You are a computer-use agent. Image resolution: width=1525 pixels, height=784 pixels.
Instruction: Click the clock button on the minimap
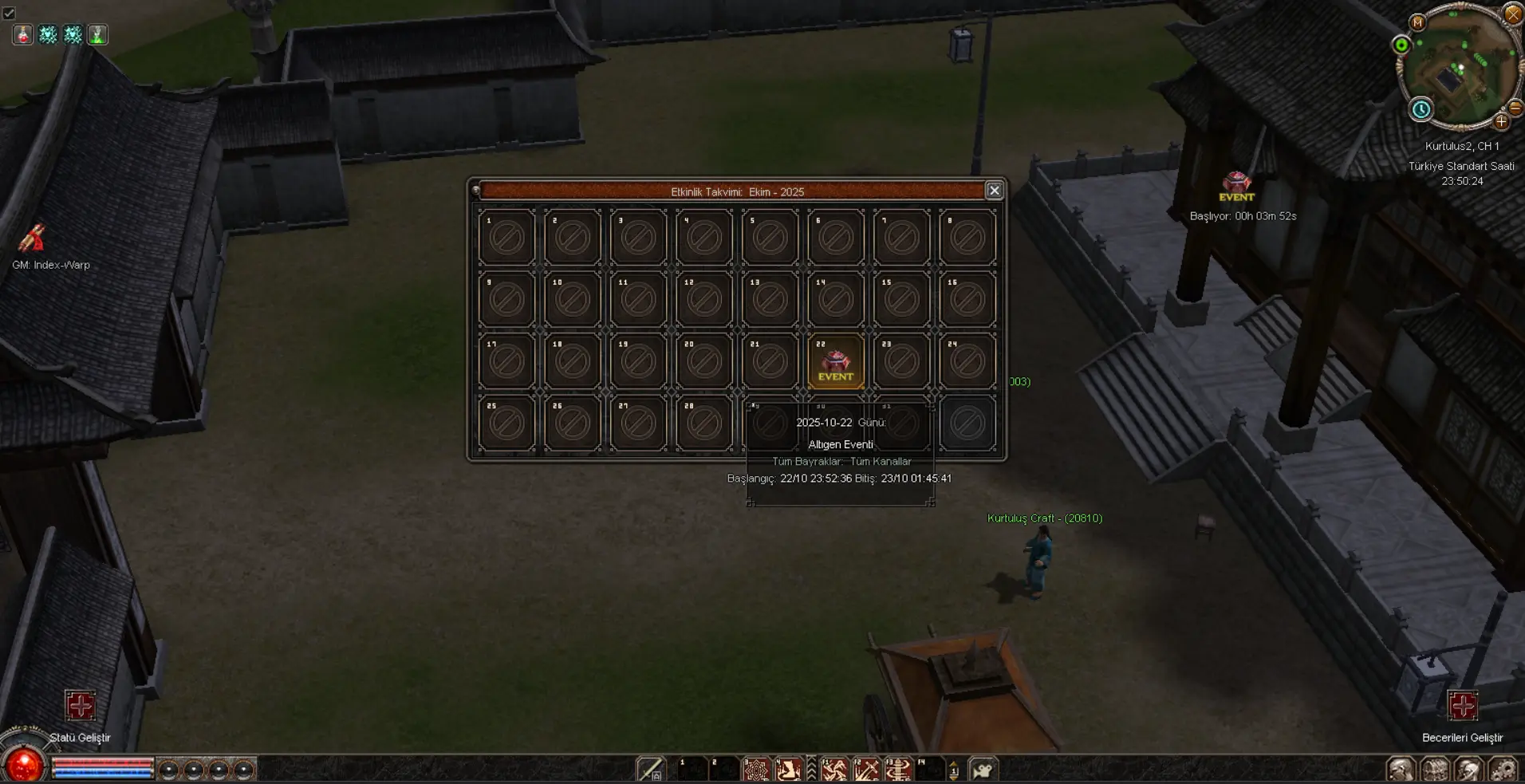[x=1421, y=109]
